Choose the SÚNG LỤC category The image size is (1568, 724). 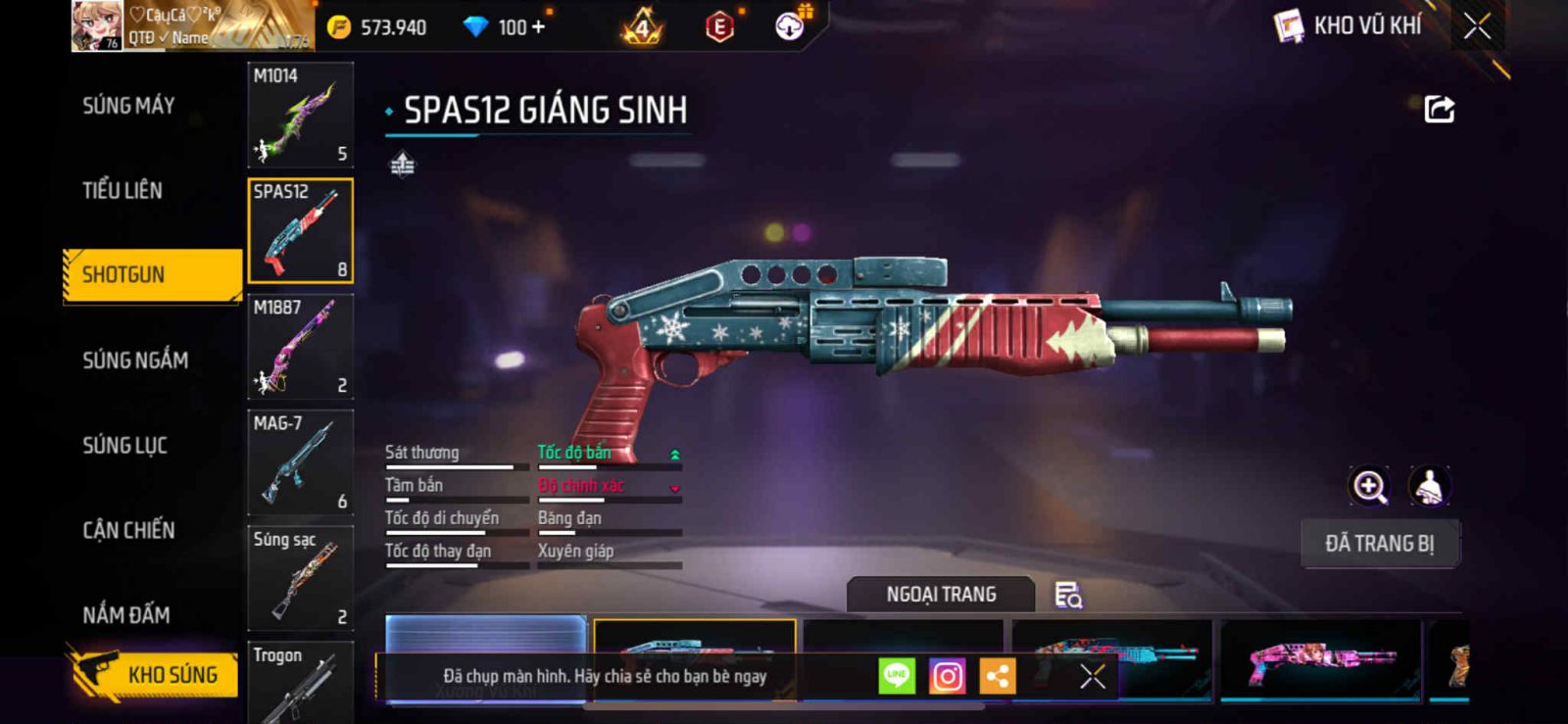pyautogui.click(x=124, y=446)
